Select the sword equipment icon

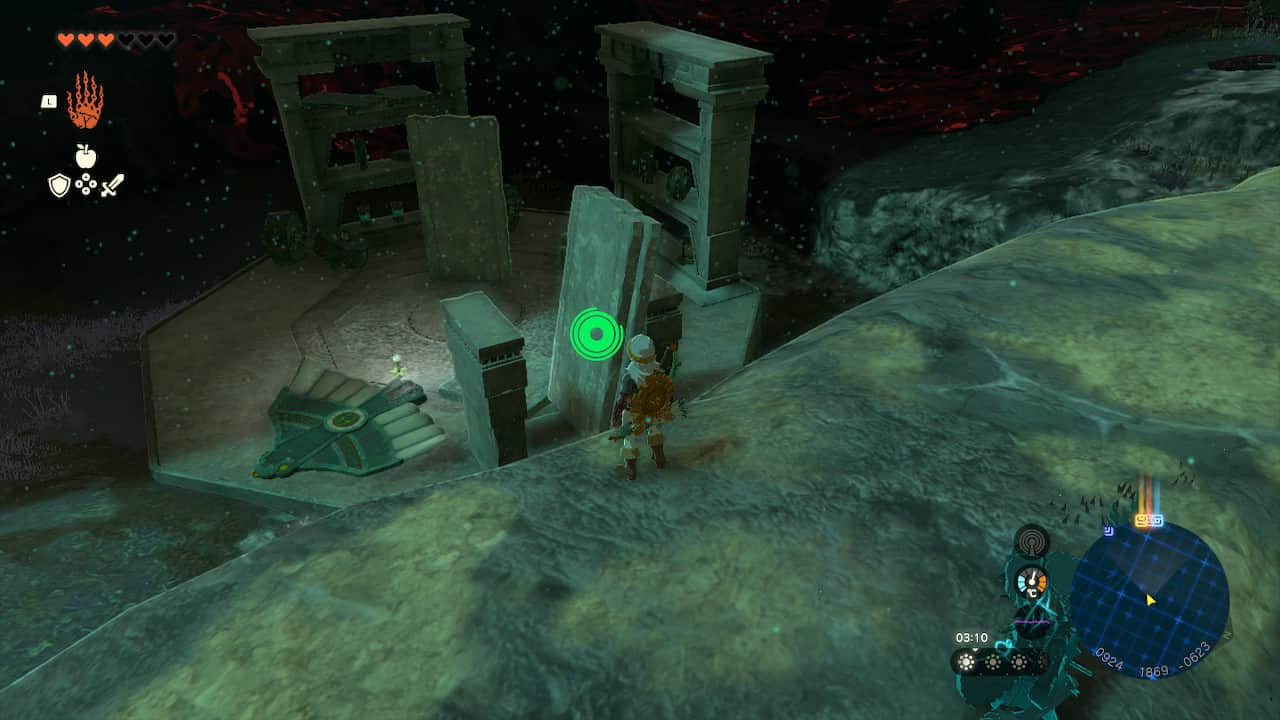coord(112,184)
